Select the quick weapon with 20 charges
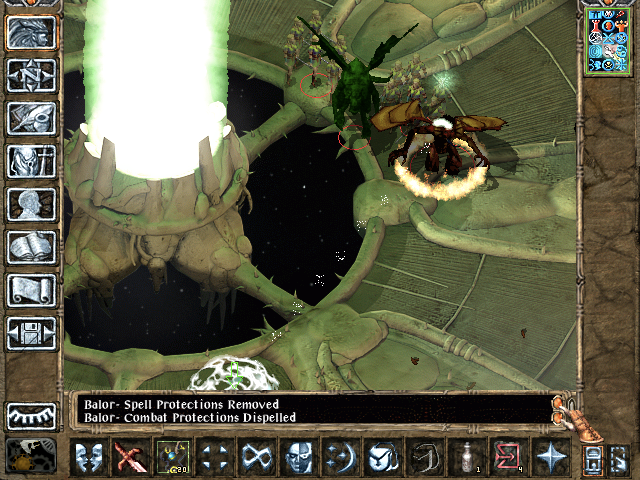This screenshot has width=640, height=480. tap(171, 458)
